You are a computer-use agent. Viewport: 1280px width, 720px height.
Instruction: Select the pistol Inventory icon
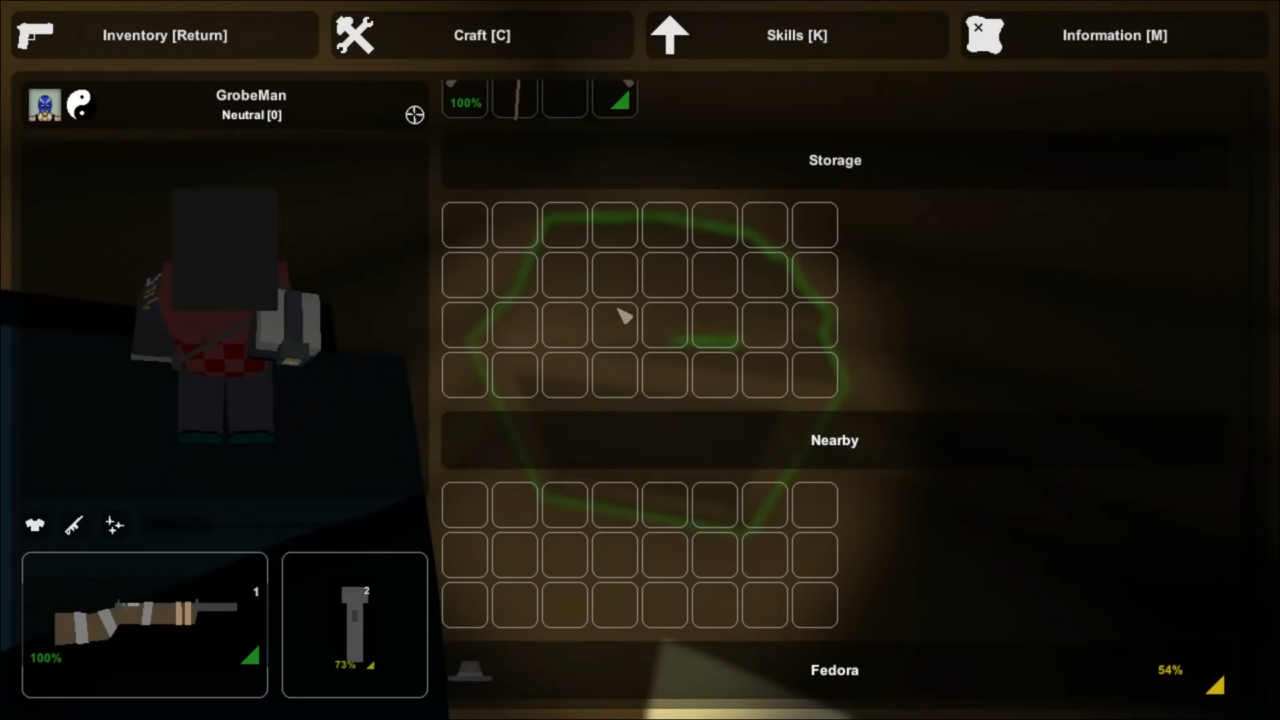point(35,35)
